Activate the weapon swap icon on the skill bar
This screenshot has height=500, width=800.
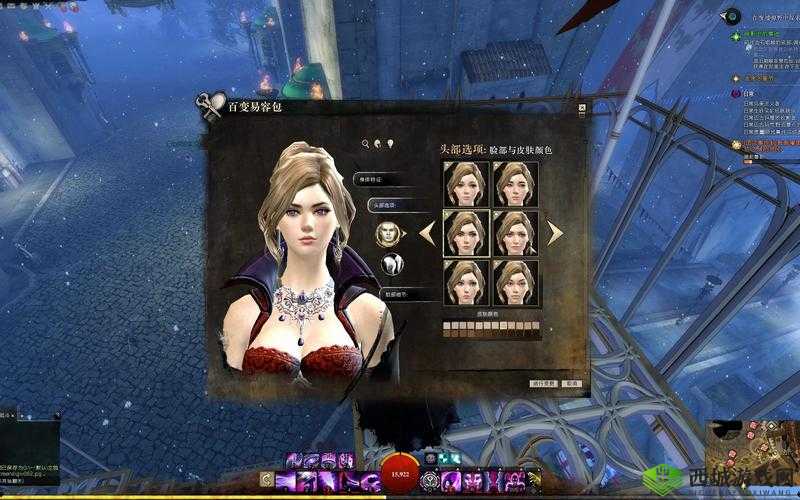(266, 479)
